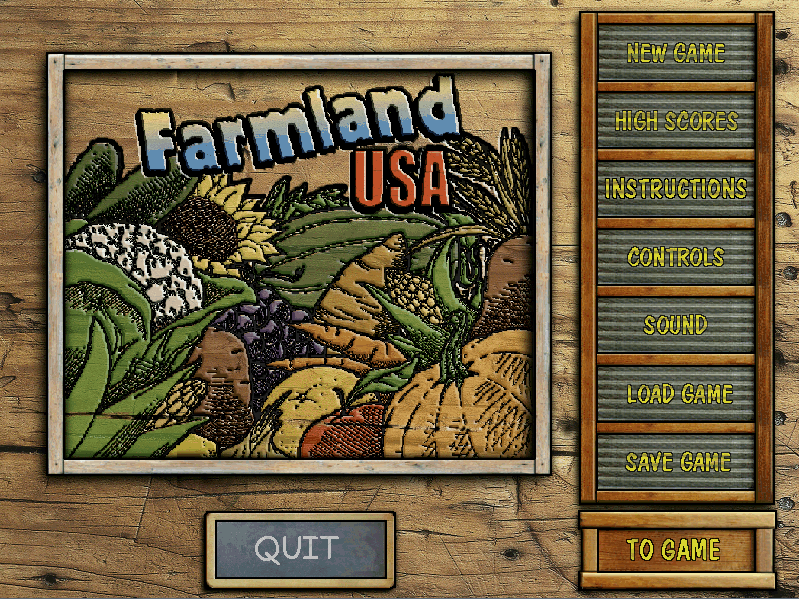
Task: Select the Sound option
Action: (x=676, y=325)
